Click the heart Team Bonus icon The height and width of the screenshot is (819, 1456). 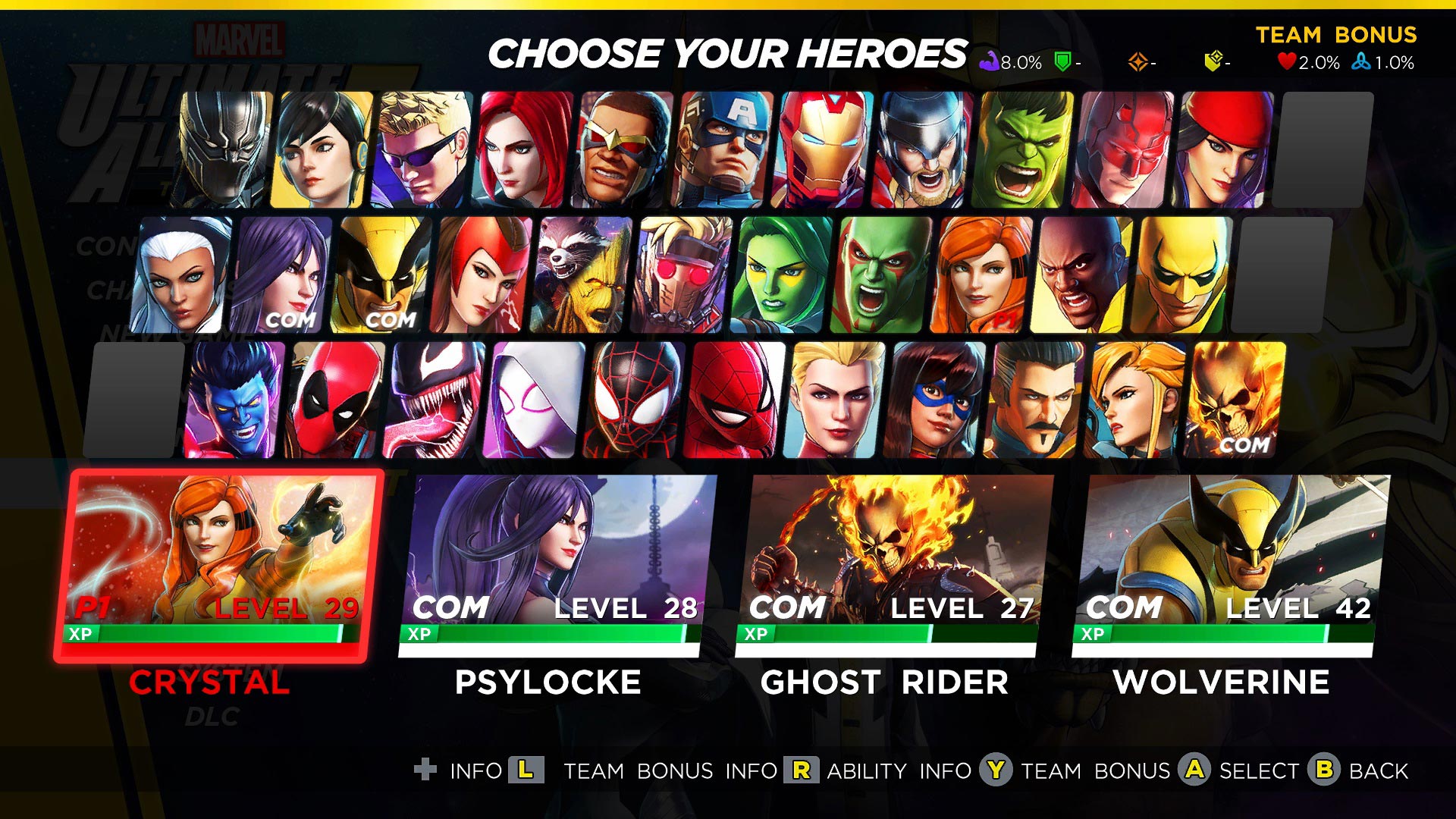[1287, 61]
